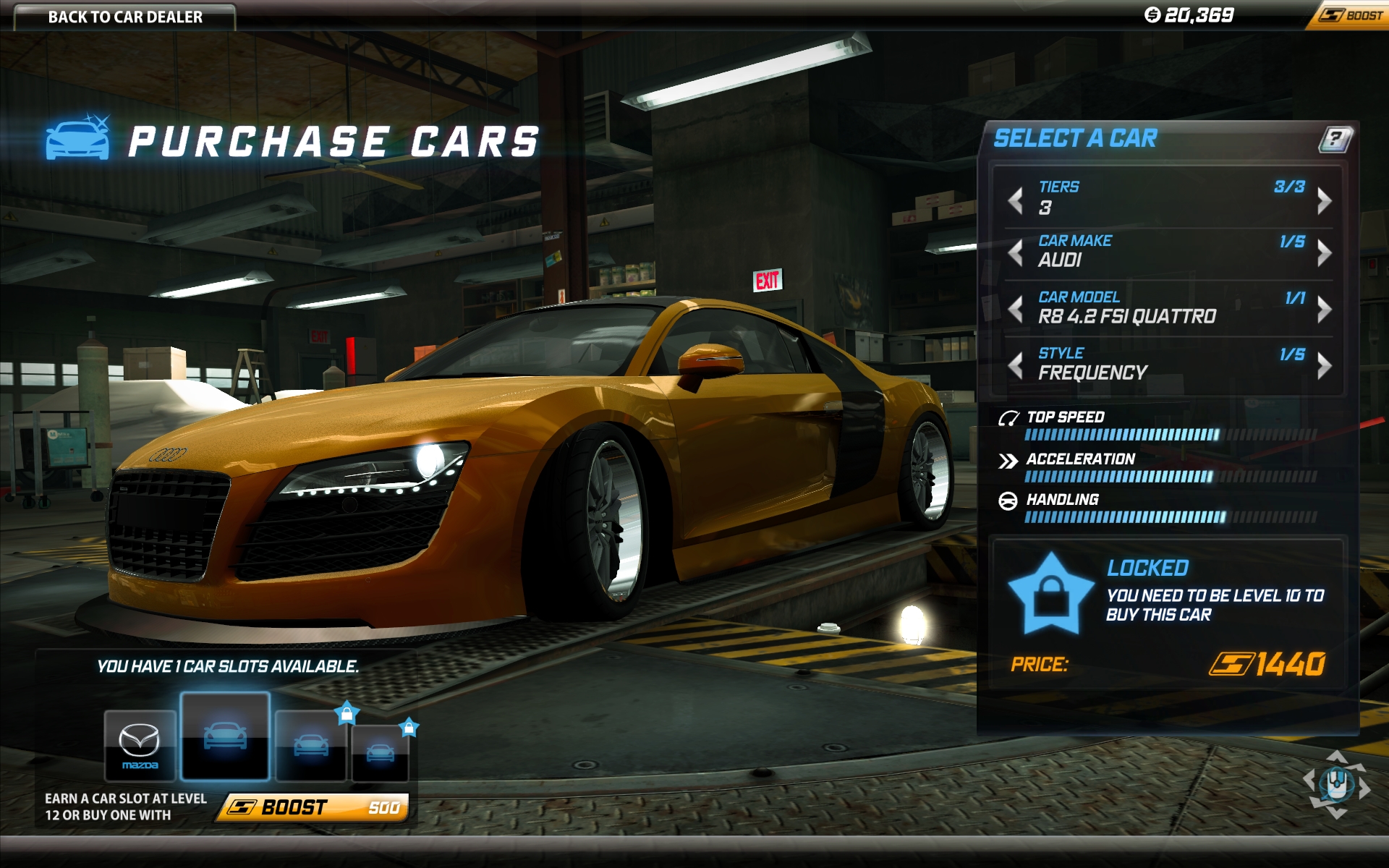
Task: Select the previous car model
Action: (1016, 309)
